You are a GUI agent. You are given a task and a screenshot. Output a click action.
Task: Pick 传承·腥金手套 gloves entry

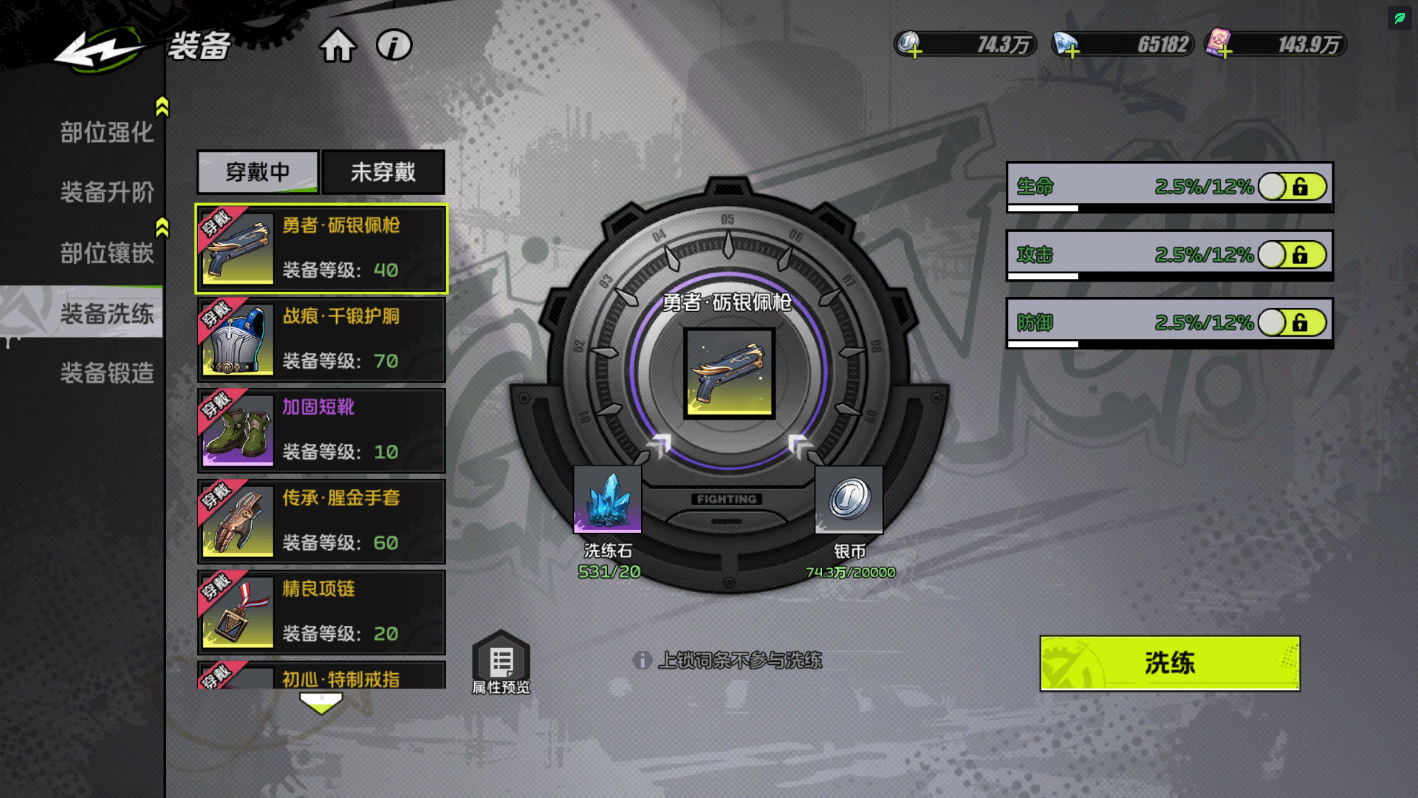tap(321, 521)
